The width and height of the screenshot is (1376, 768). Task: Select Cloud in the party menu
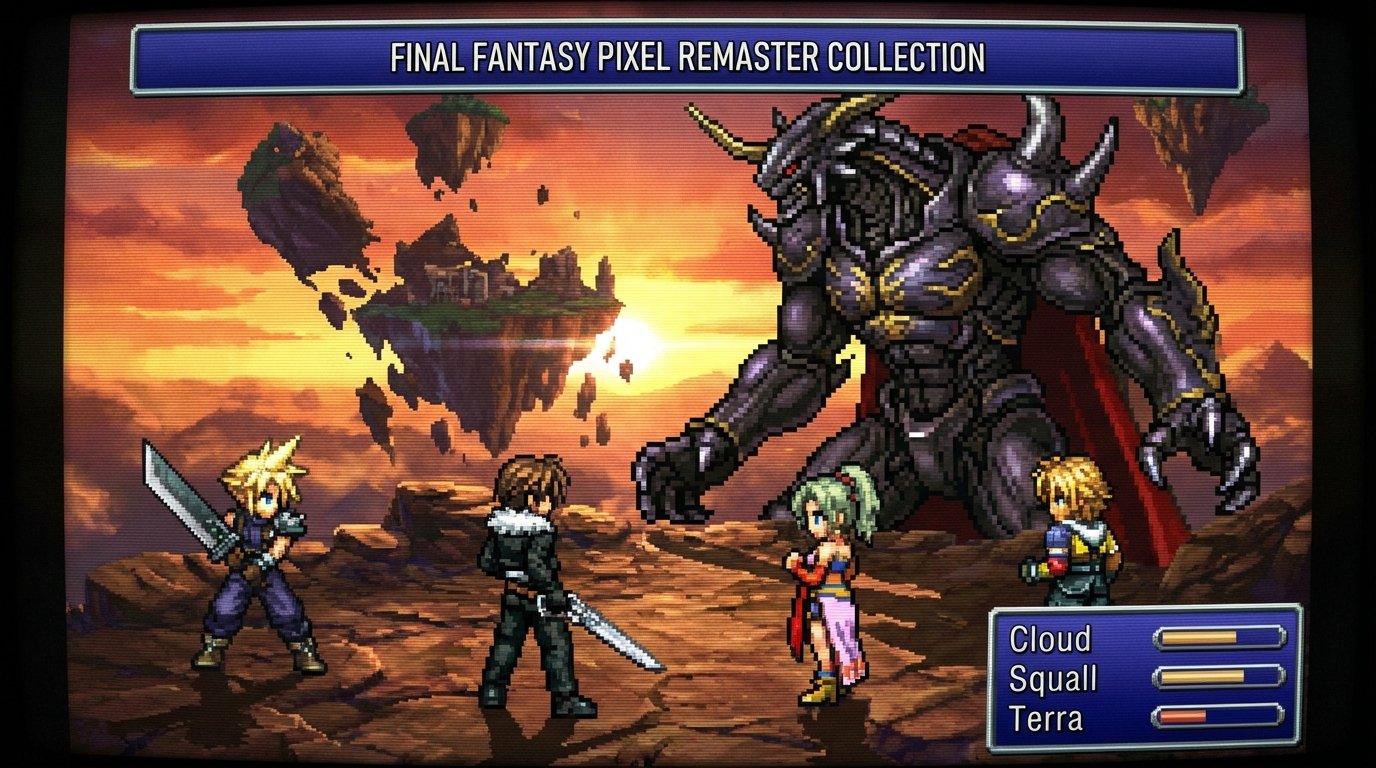pyautogui.click(x=1050, y=640)
